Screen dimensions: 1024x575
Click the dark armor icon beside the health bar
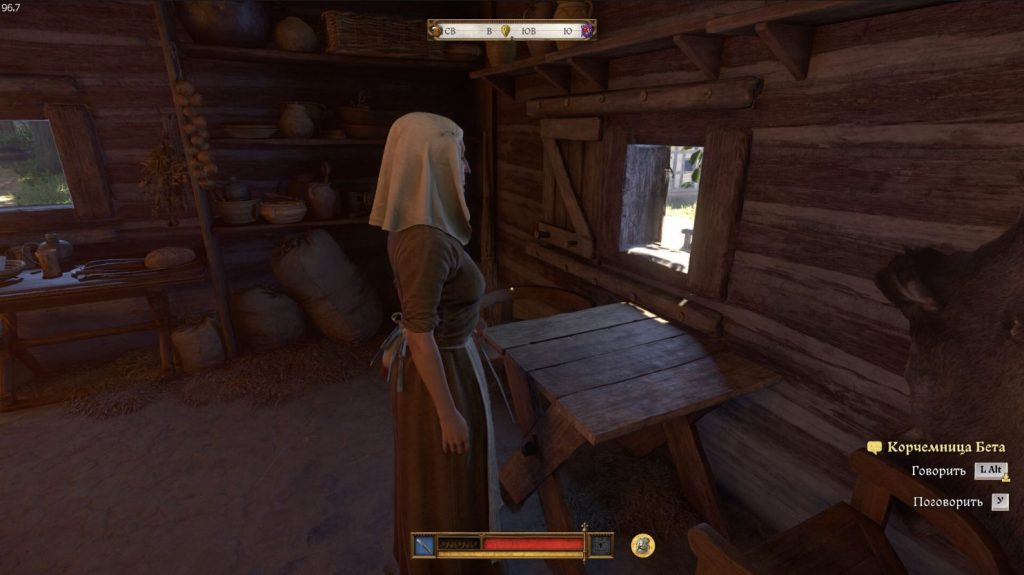tap(600, 545)
